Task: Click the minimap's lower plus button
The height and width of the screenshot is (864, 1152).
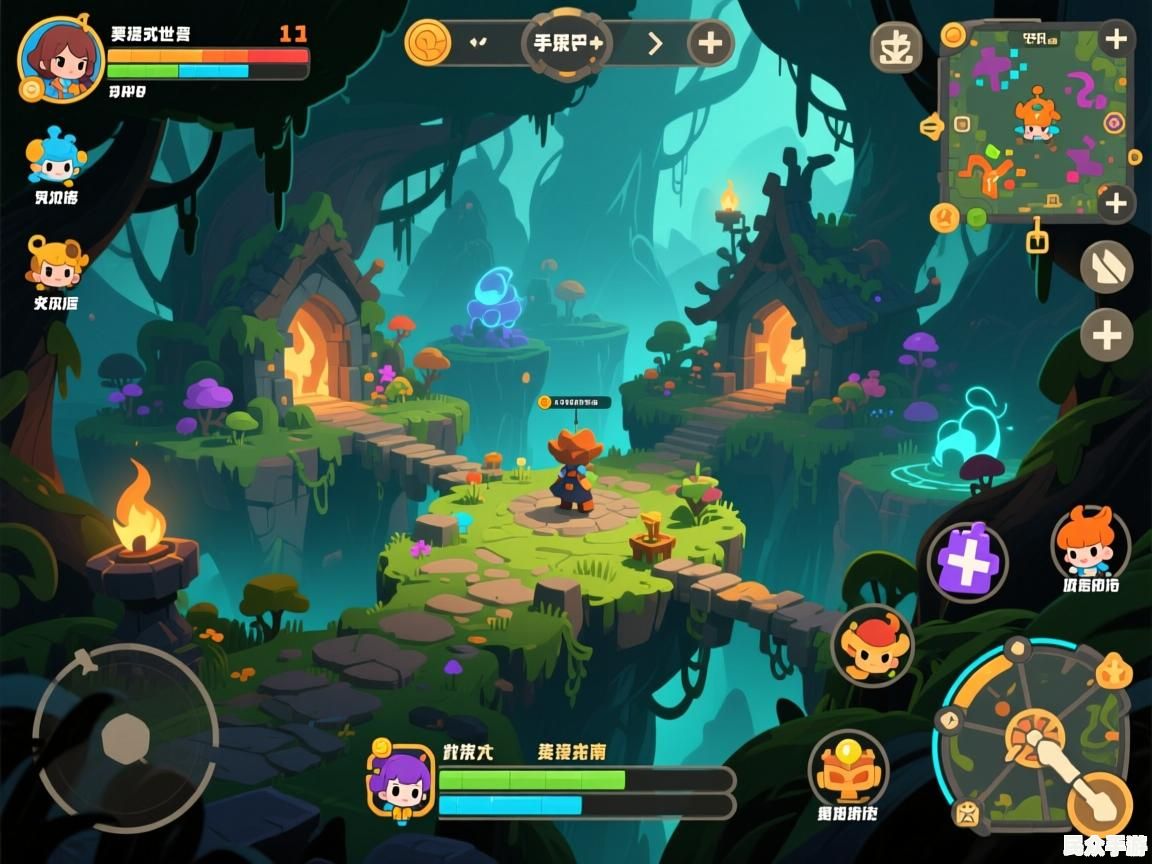Action: click(x=1116, y=203)
